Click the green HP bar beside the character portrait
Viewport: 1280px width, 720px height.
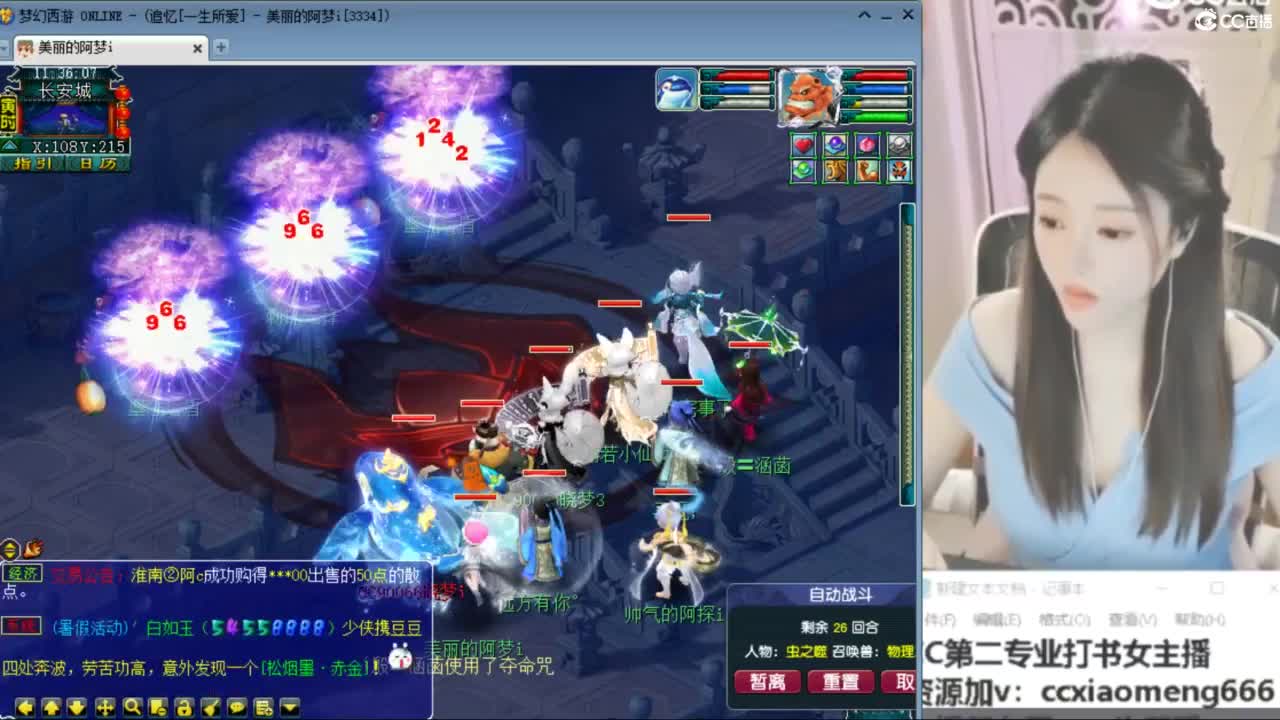pos(880,115)
